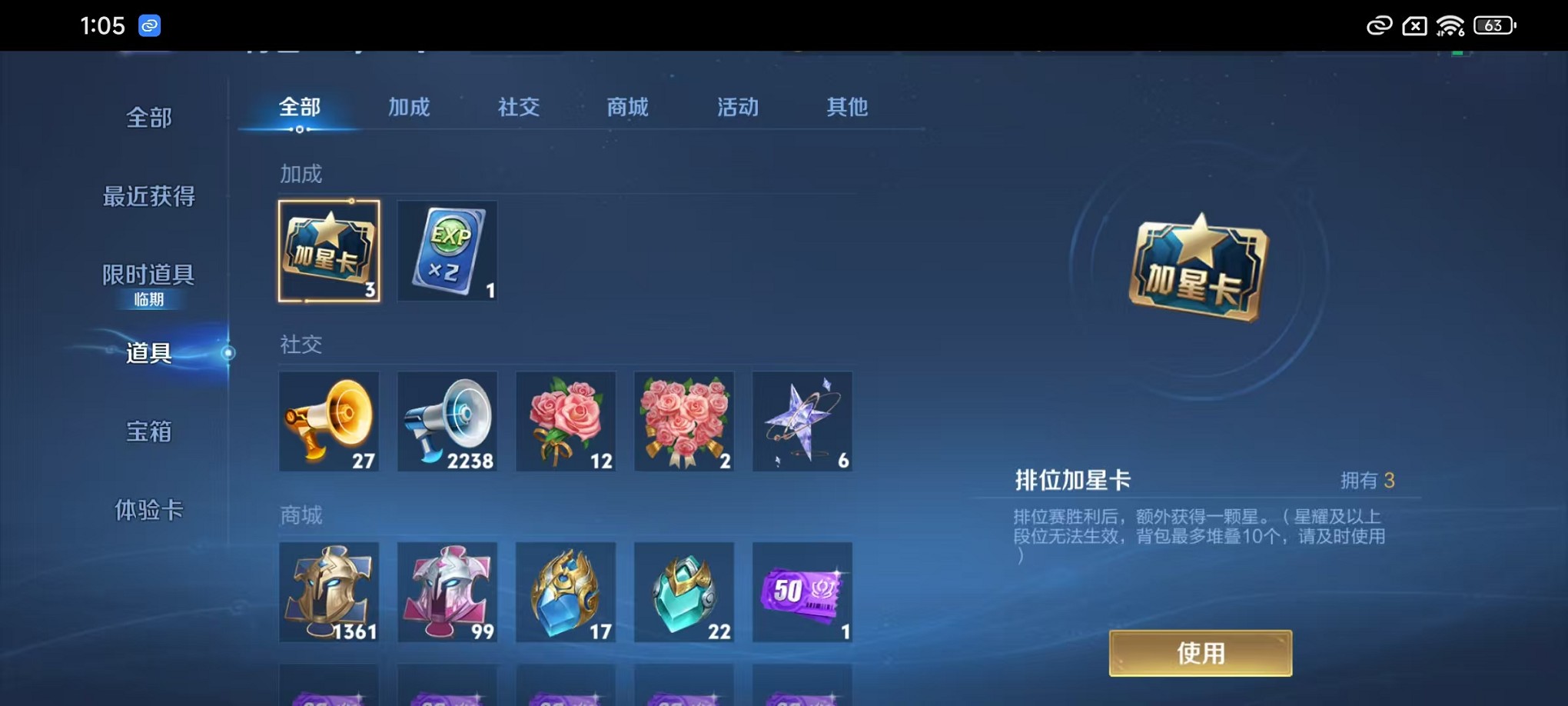This screenshot has width=1568, height=706.
Task: Switch to the 社交 category tab
Action: (x=518, y=108)
